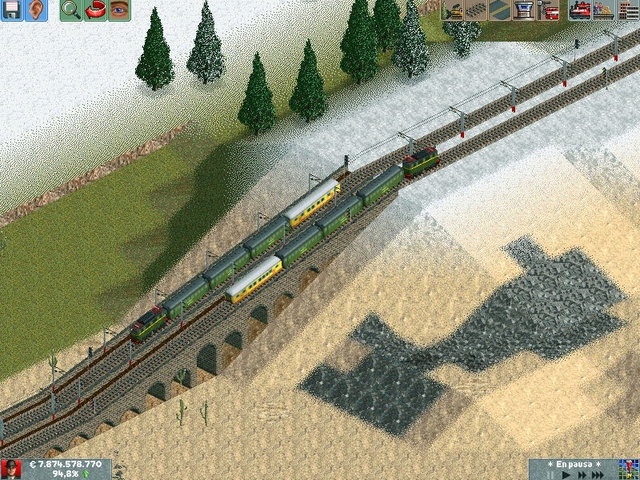Open the towns and industries list
This screenshot has width=640, height=480.
tap(627, 11)
